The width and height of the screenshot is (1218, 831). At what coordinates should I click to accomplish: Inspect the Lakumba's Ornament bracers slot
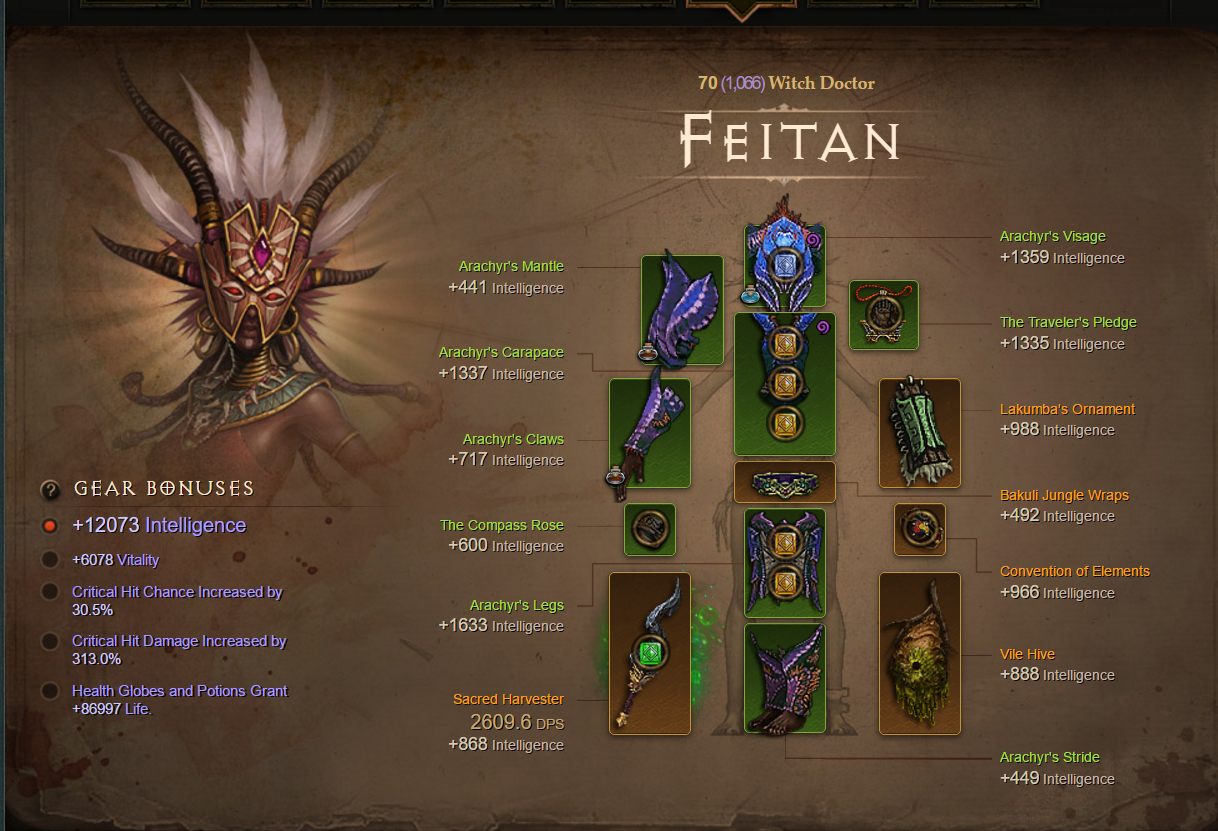coord(920,433)
